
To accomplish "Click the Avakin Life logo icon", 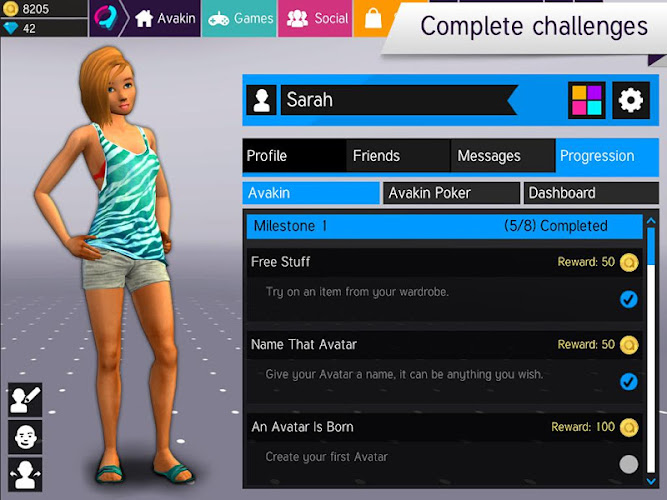I will coord(106,18).
